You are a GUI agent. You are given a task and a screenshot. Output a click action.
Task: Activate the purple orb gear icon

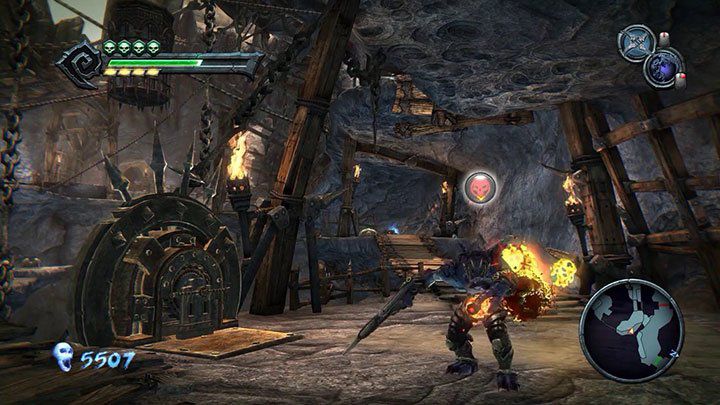point(663,67)
